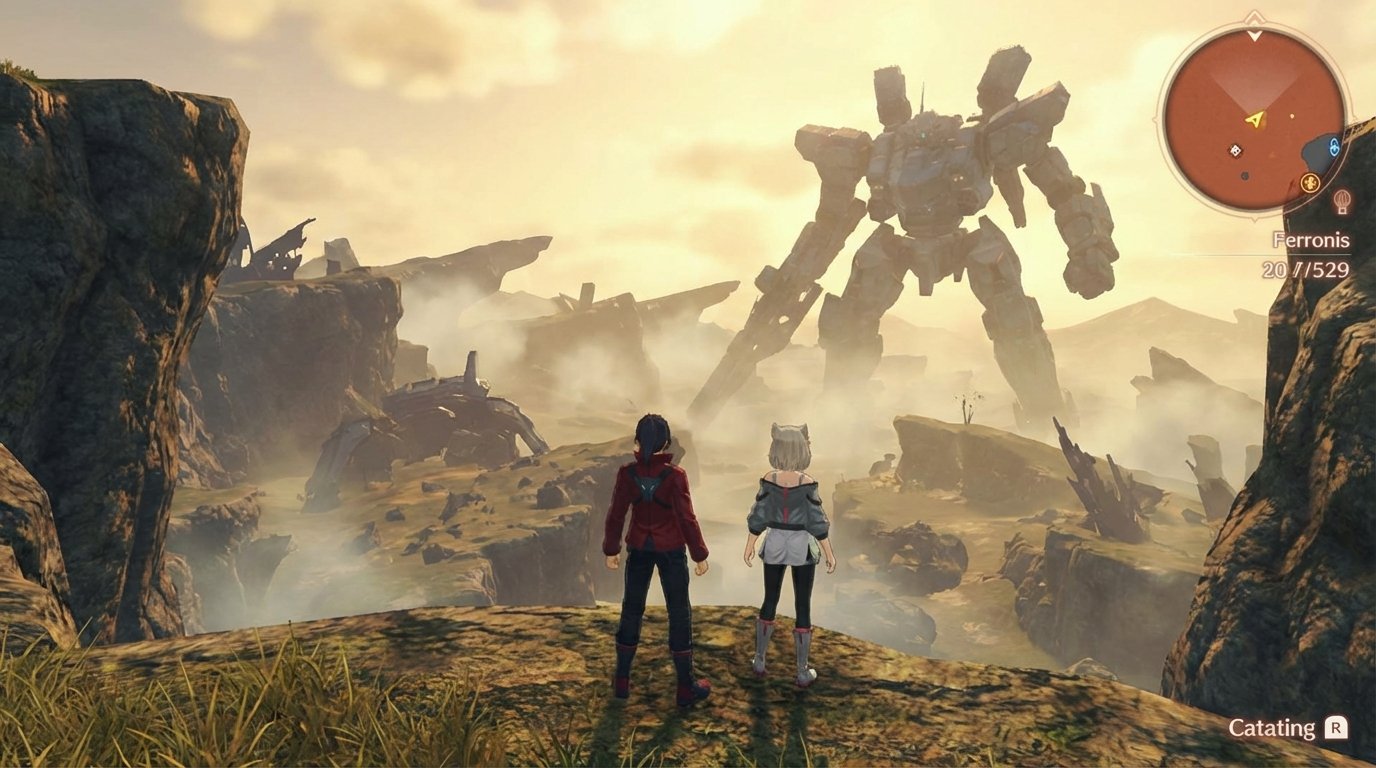The image size is (1376, 768).
Task: Click the Ferronis hoist balloon icon
Action: coord(1341,201)
